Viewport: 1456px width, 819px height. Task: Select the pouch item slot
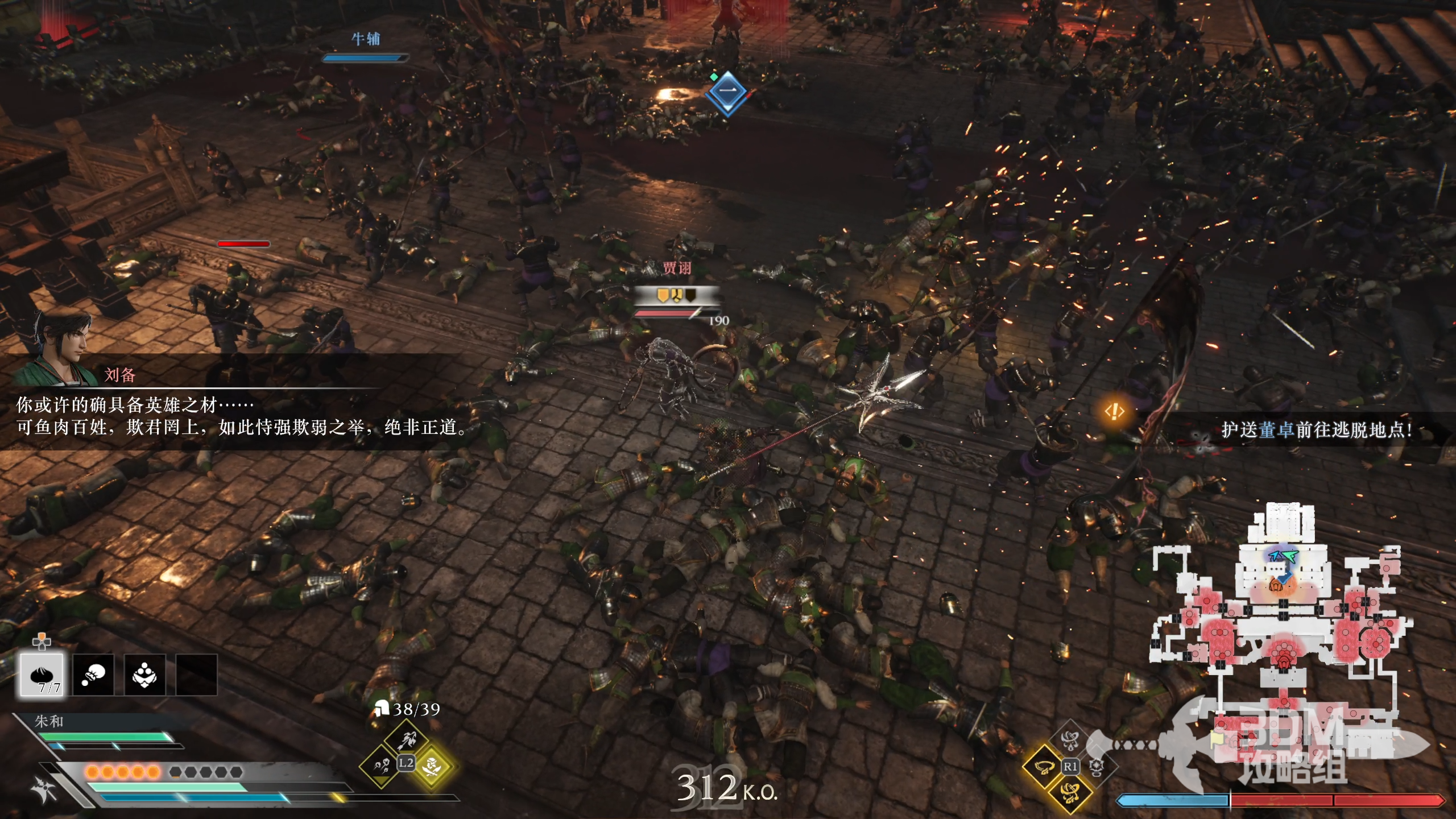(93, 675)
